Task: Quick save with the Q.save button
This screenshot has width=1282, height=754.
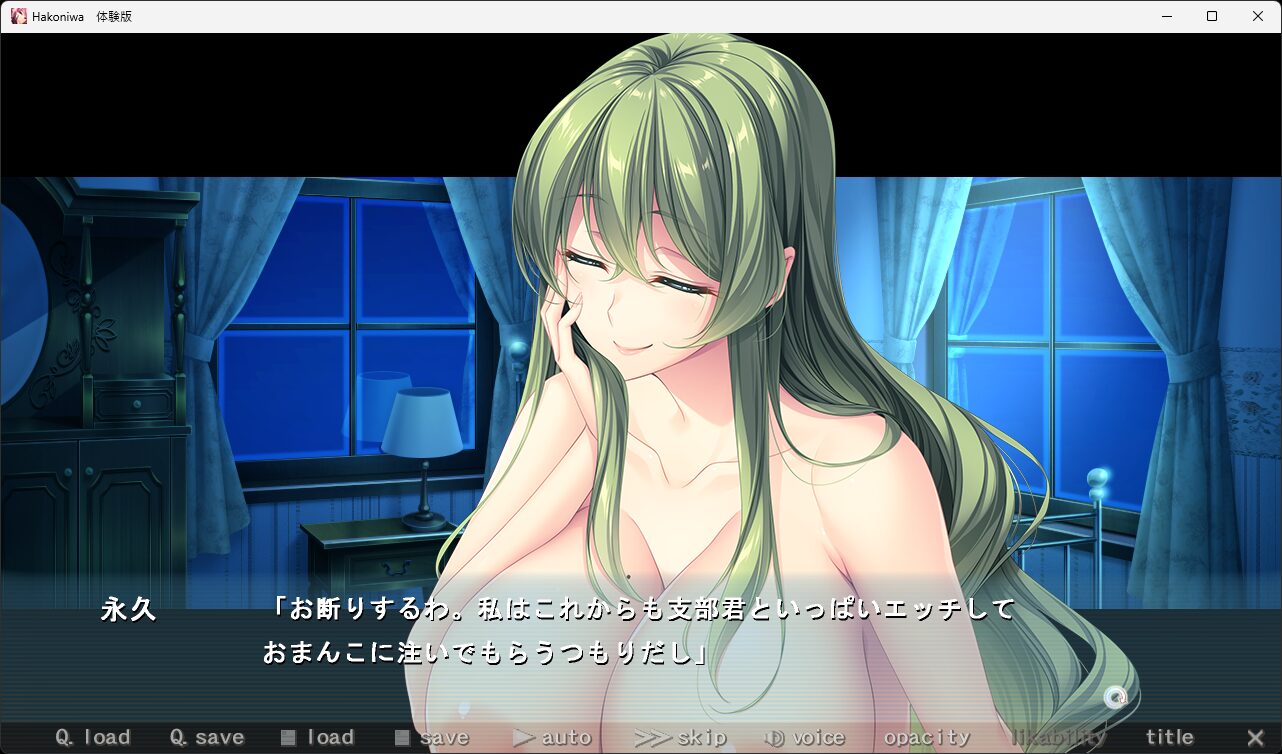Action: point(207,738)
